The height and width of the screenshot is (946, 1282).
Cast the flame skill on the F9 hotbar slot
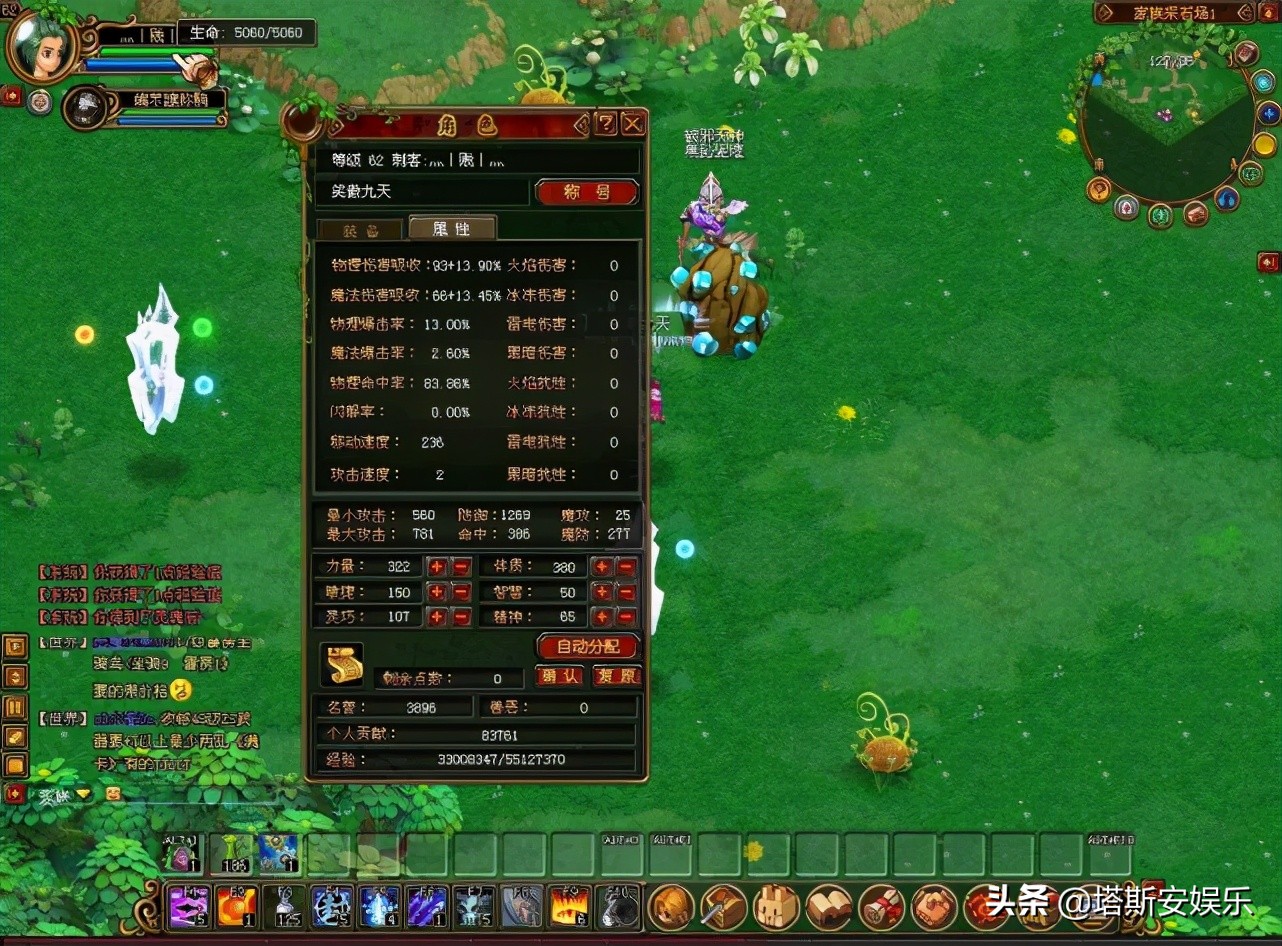(x=567, y=908)
